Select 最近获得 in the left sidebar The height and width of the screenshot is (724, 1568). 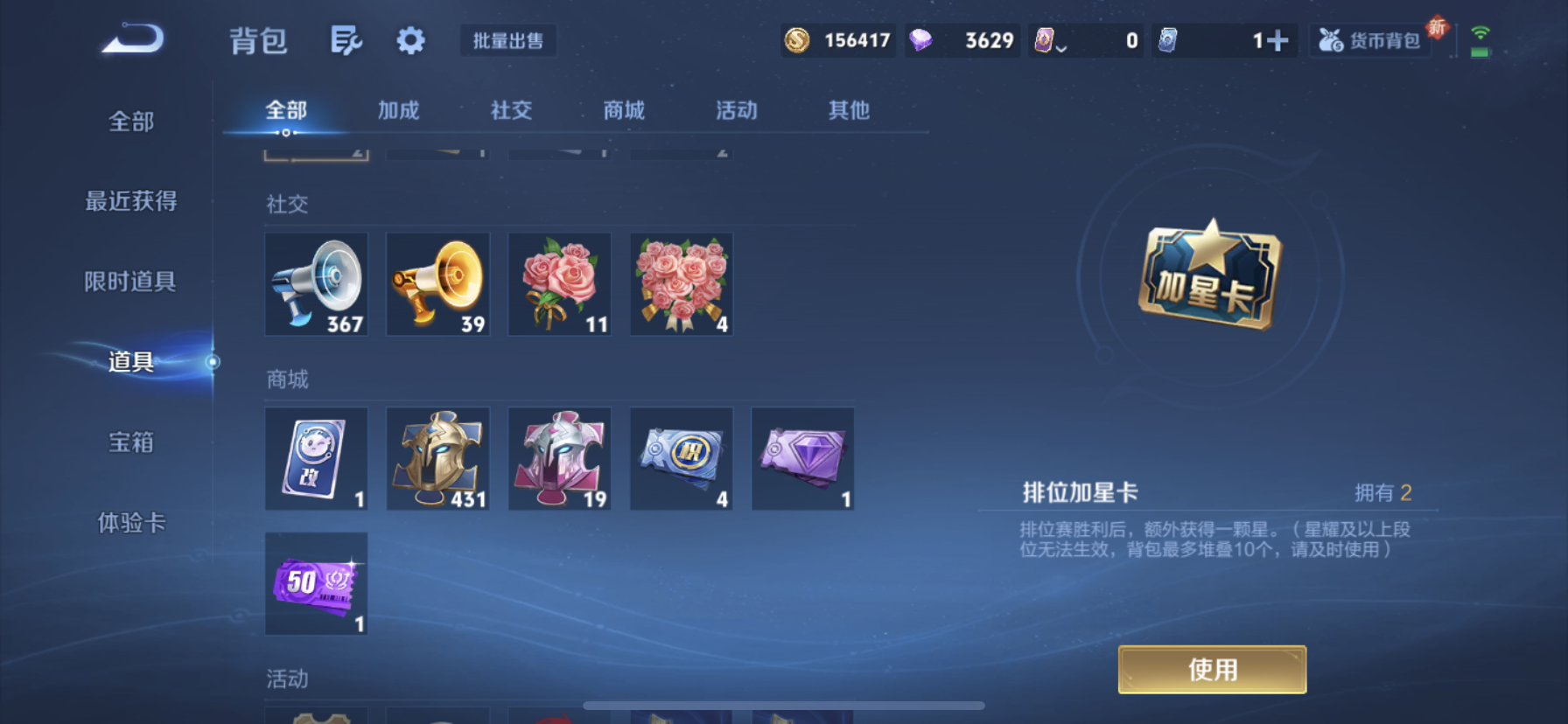coord(131,200)
